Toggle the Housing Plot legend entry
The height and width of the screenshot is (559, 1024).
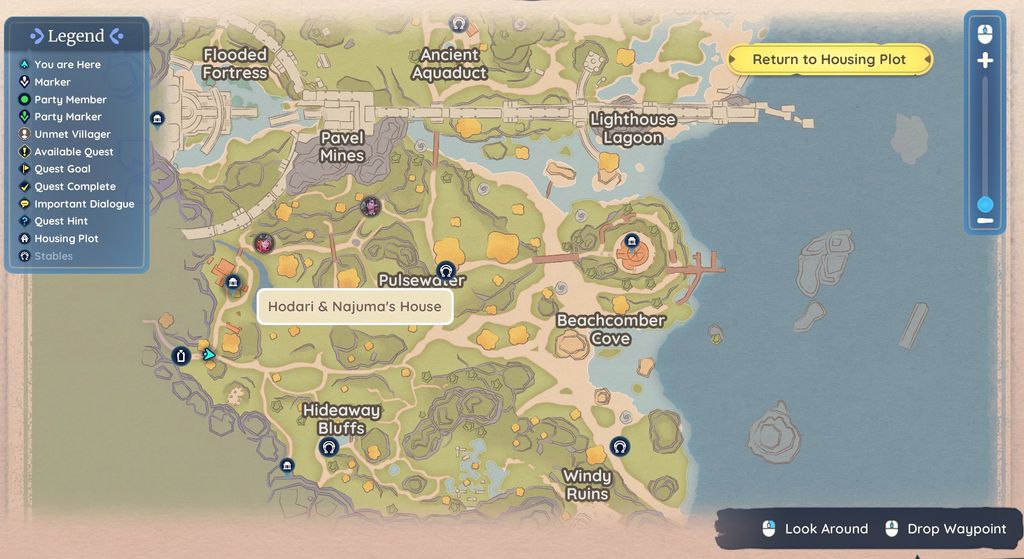[66, 239]
